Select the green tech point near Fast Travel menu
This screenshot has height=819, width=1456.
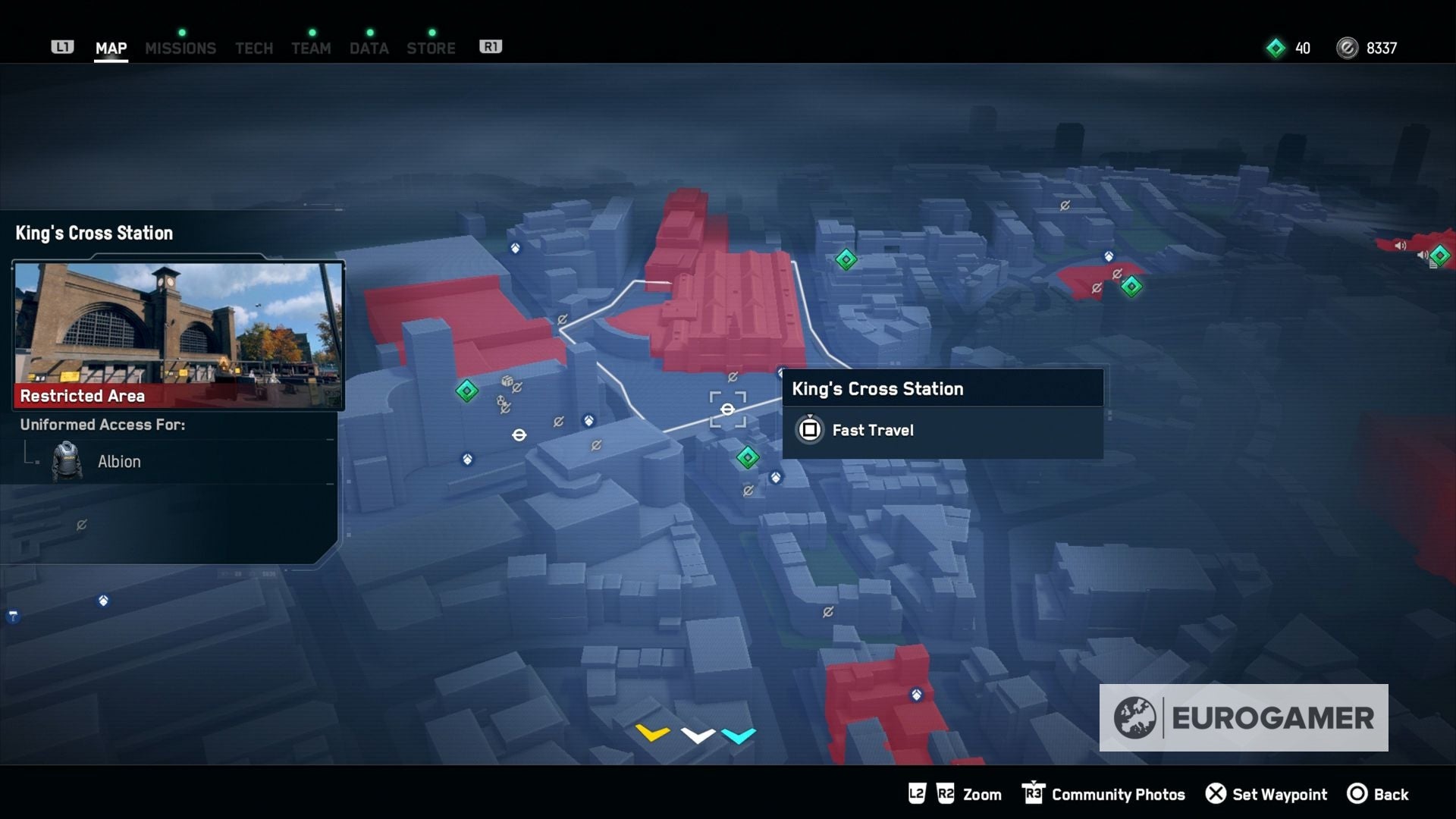click(x=747, y=457)
